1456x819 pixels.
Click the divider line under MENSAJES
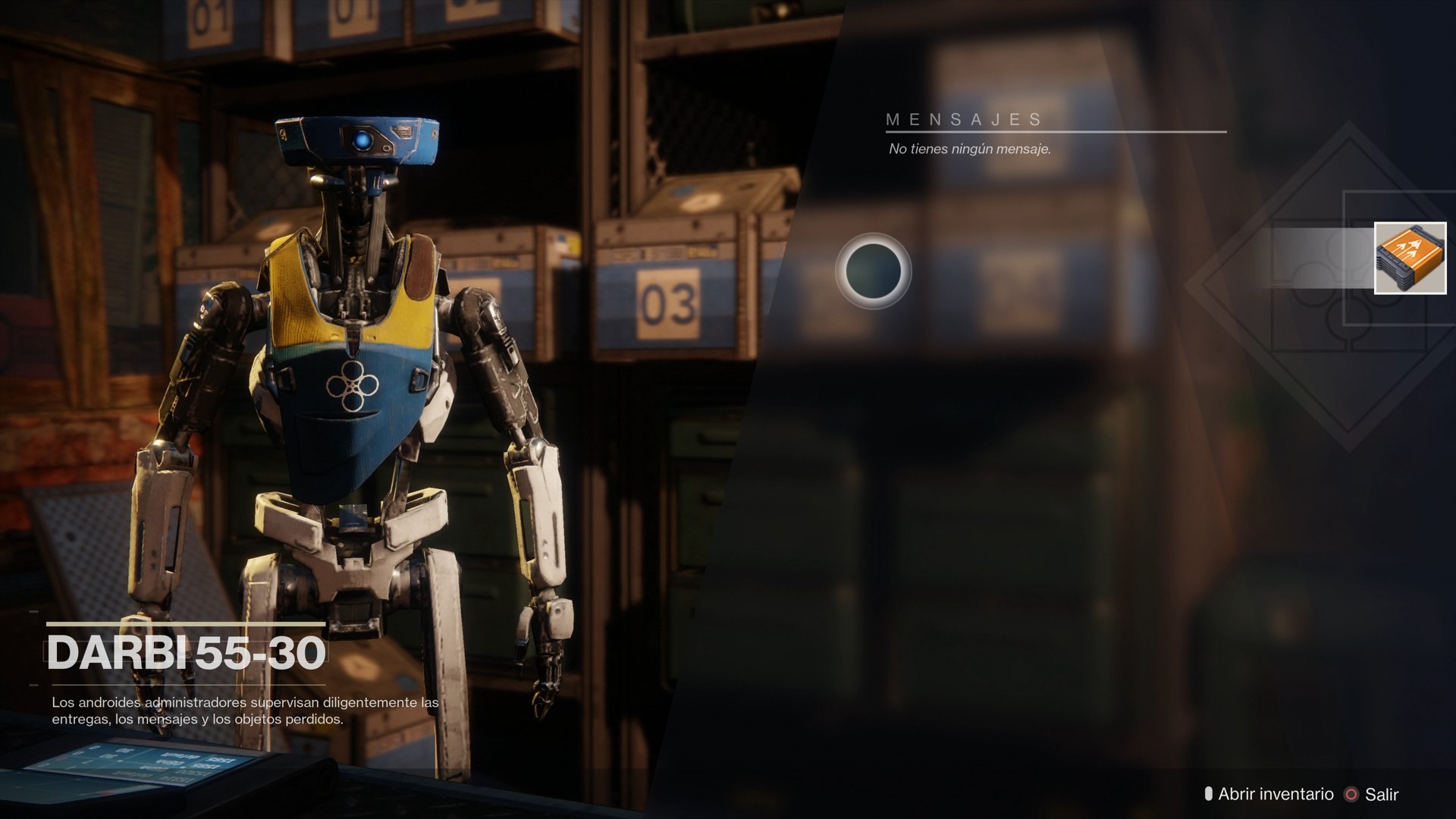pyautogui.click(x=1054, y=130)
